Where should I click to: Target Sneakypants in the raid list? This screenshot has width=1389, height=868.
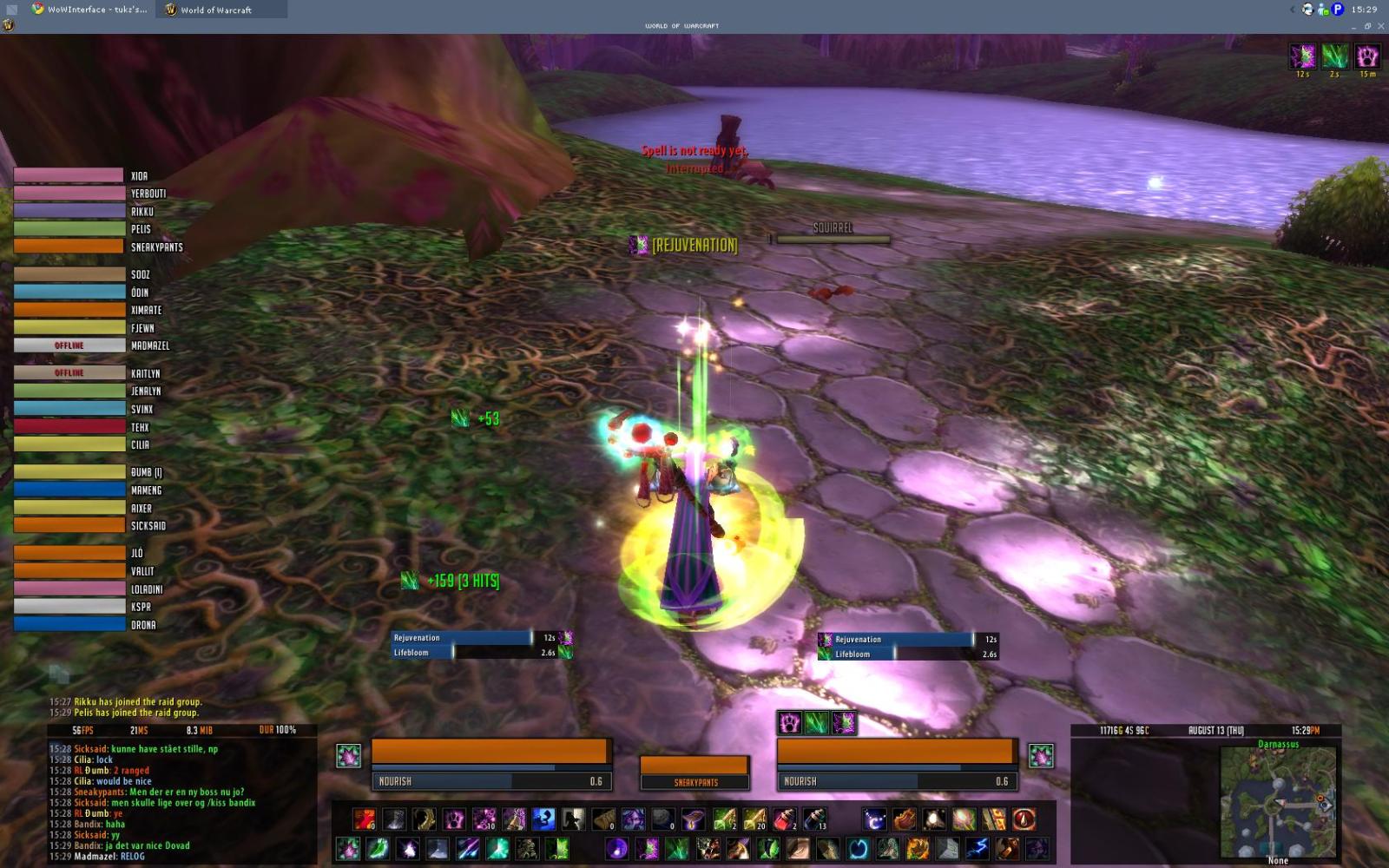coord(69,247)
